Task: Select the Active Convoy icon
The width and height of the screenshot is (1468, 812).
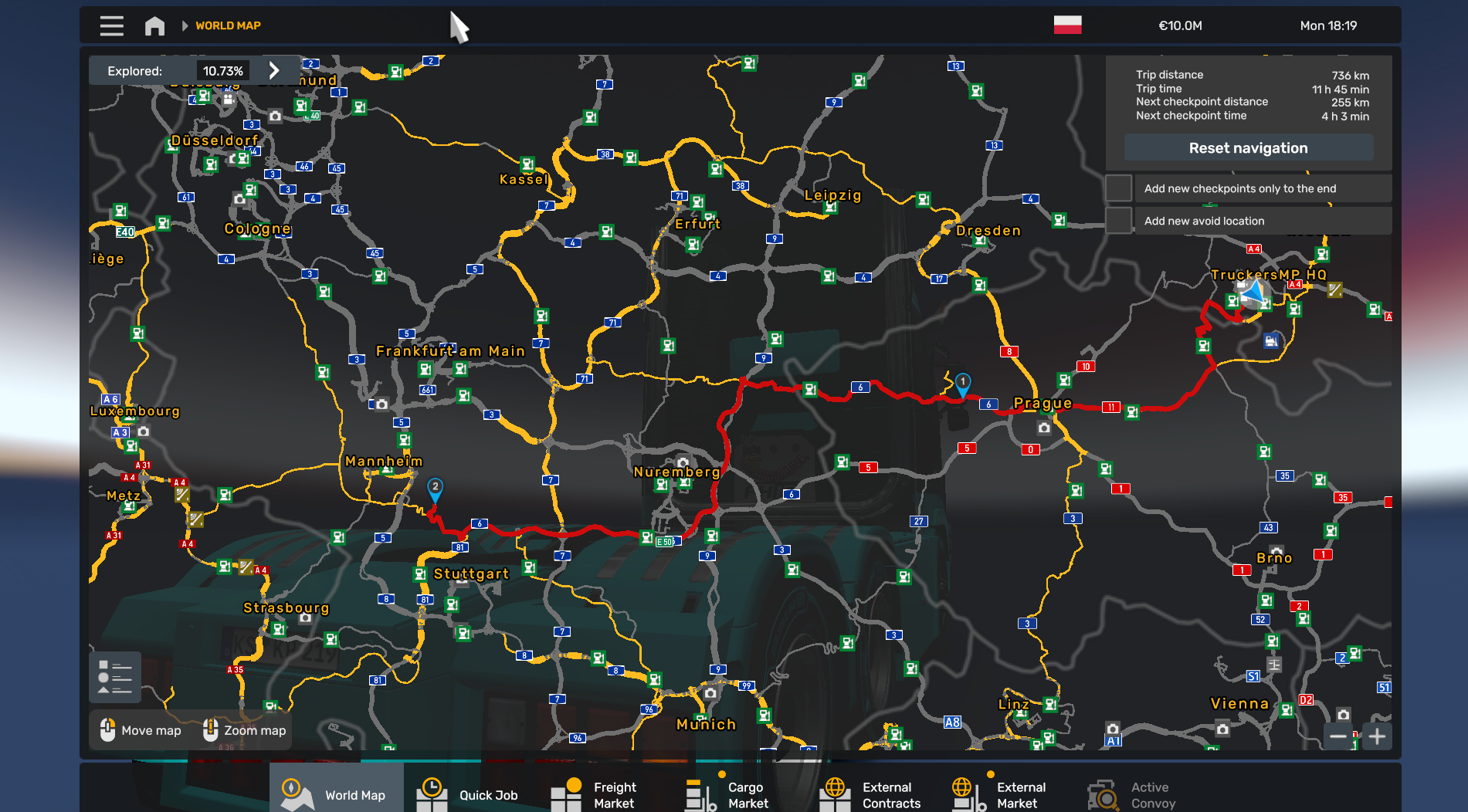Action: [x=1102, y=793]
